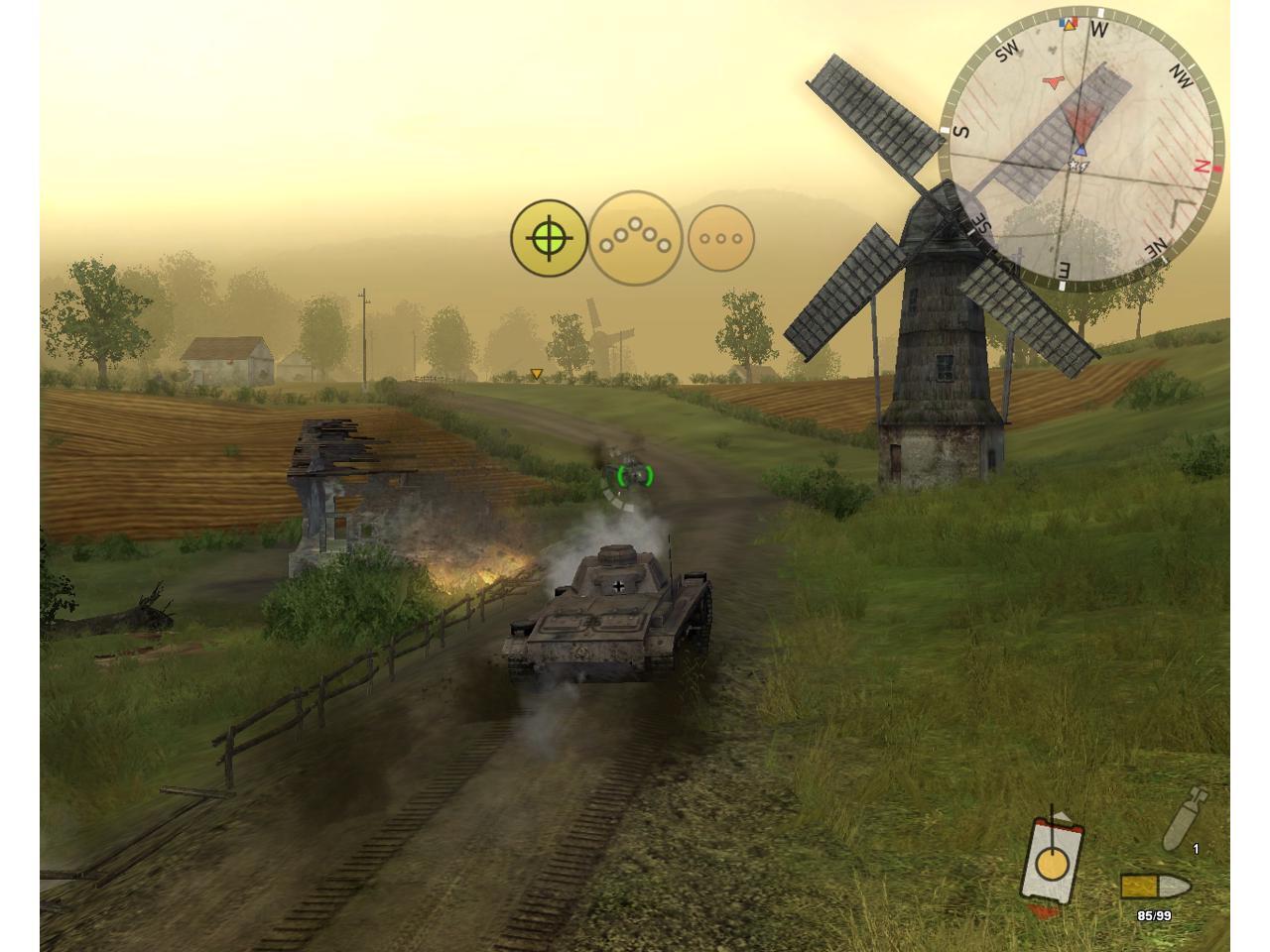Screen dimensions: 1270x952
Task: Click the tank status indicator icon
Action: 1051,861
